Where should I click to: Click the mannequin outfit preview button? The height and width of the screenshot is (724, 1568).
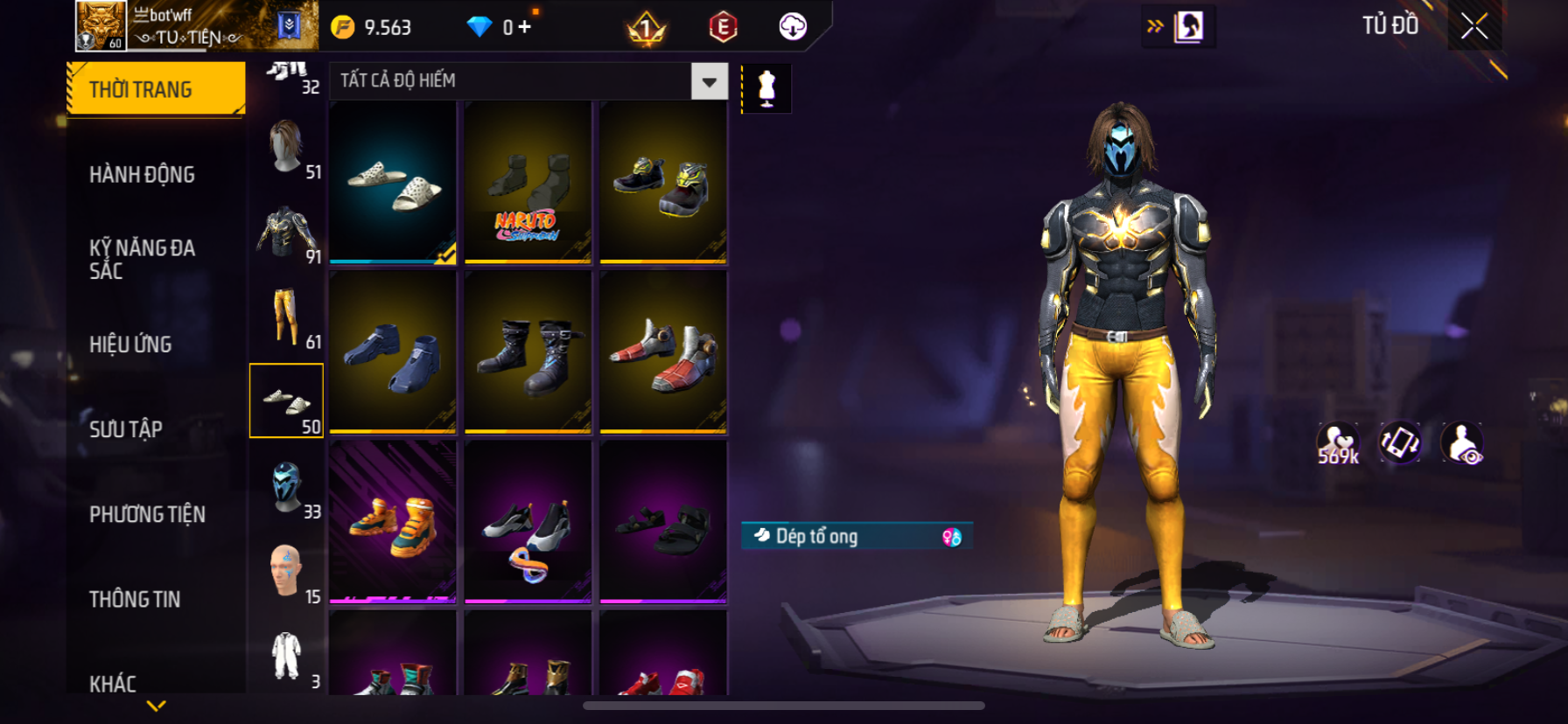(x=766, y=88)
